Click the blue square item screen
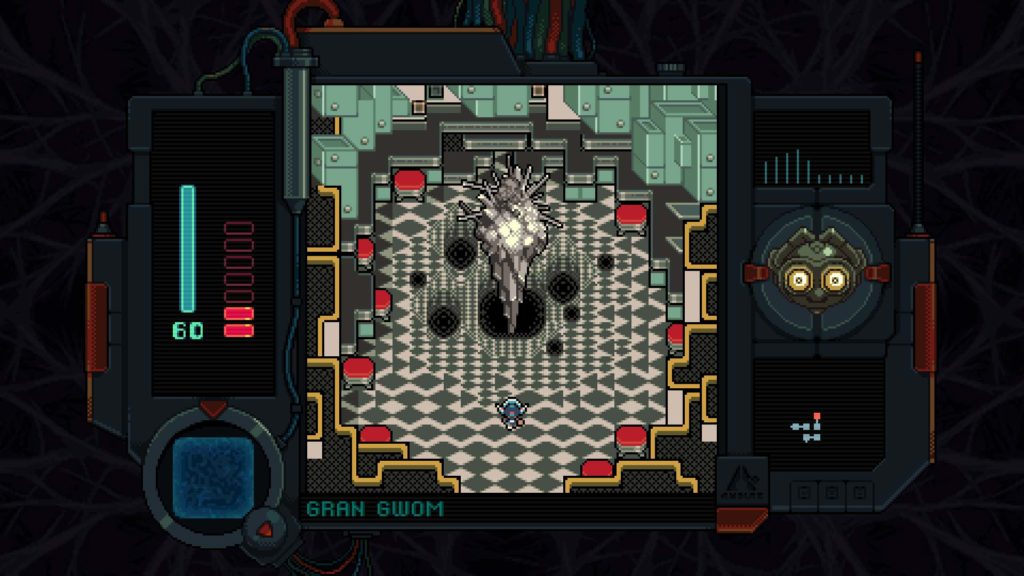1024x576 pixels. (212, 472)
